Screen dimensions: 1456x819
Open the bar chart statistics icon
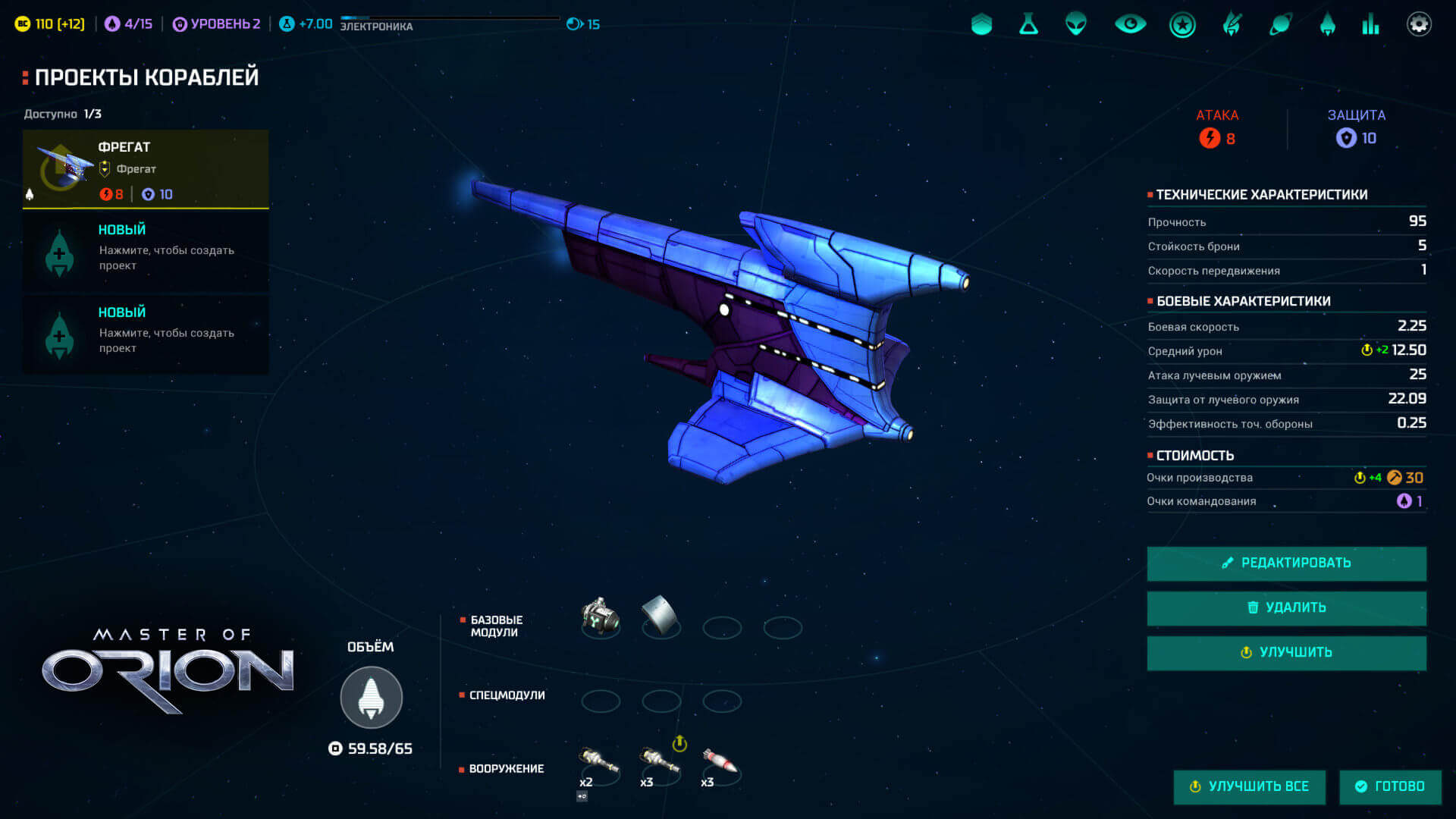(1370, 24)
